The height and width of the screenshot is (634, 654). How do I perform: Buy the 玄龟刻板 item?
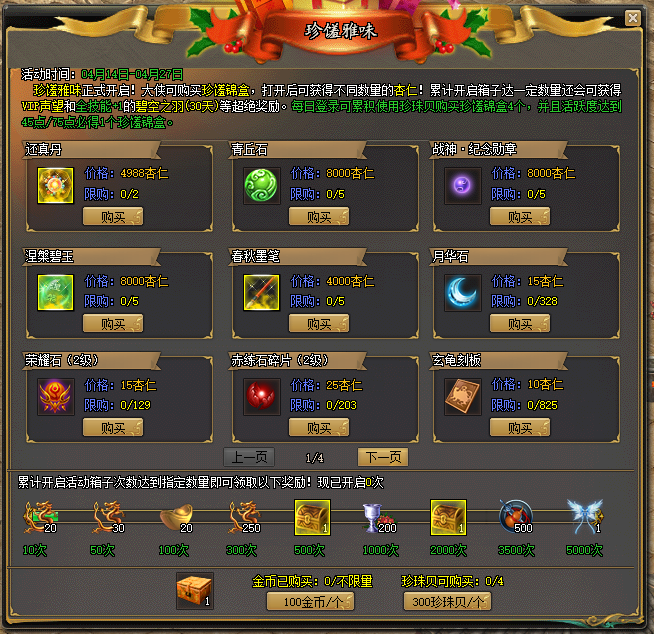(x=519, y=427)
